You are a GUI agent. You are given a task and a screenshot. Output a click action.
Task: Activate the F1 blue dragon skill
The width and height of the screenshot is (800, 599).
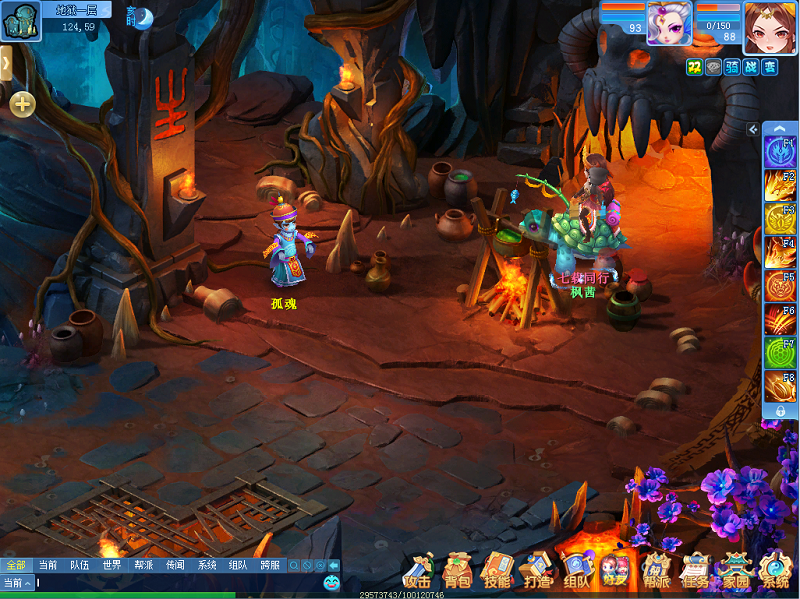pyautogui.click(x=780, y=152)
